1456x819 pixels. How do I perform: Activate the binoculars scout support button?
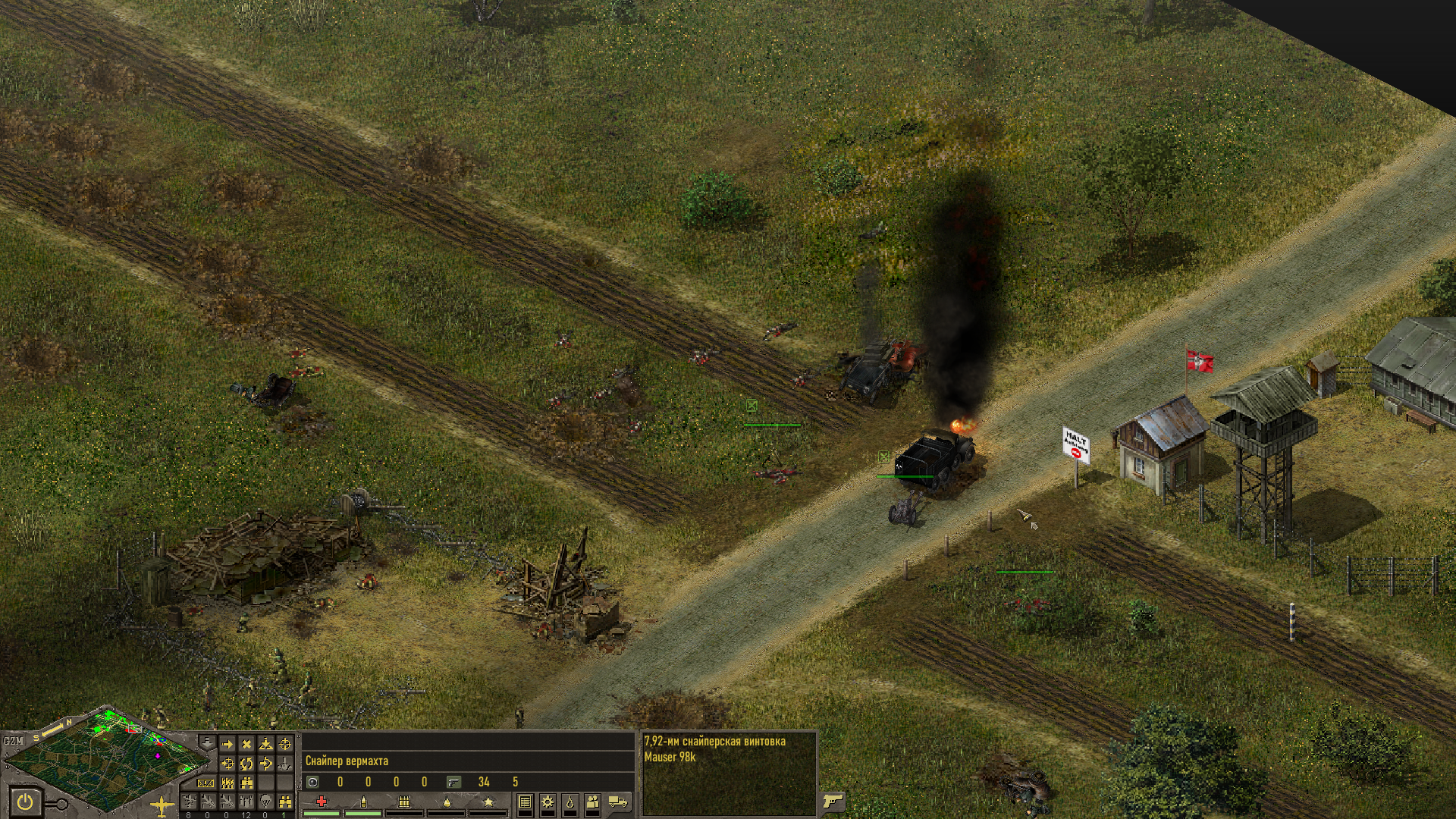pyautogui.click(x=285, y=802)
